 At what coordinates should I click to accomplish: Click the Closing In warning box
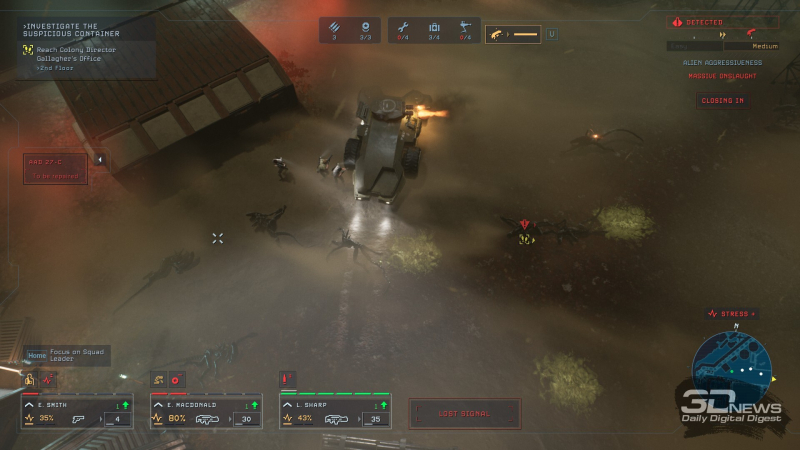721,101
